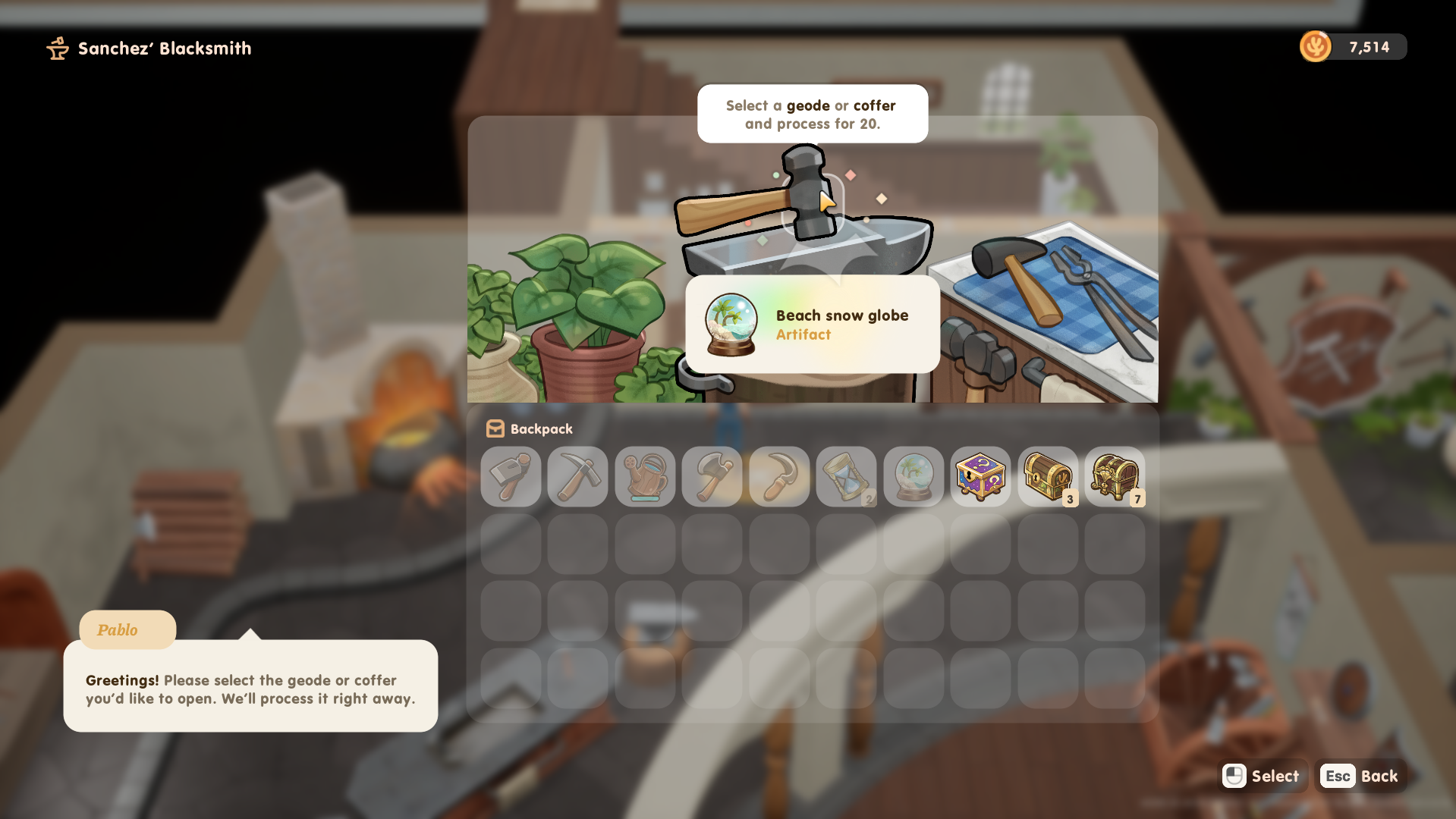Pick the ornate golden coffer stack of 7
The height and width of the screenshot is (819, 1456).
(x=1115, y=476)
